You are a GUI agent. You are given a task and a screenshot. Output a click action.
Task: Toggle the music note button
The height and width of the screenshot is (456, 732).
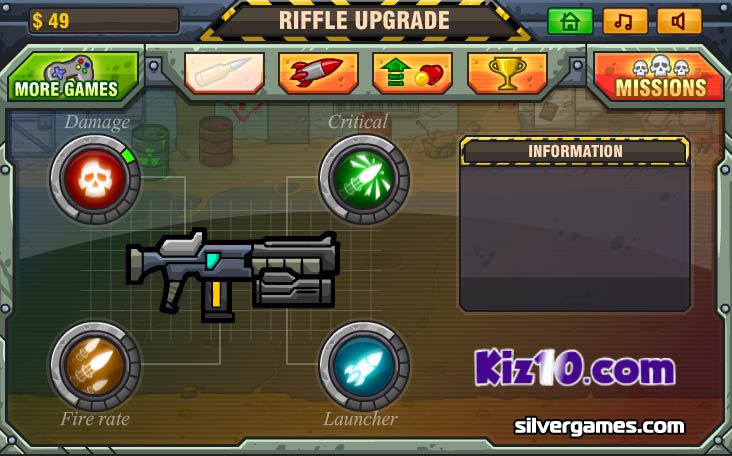tap(624, 21)
